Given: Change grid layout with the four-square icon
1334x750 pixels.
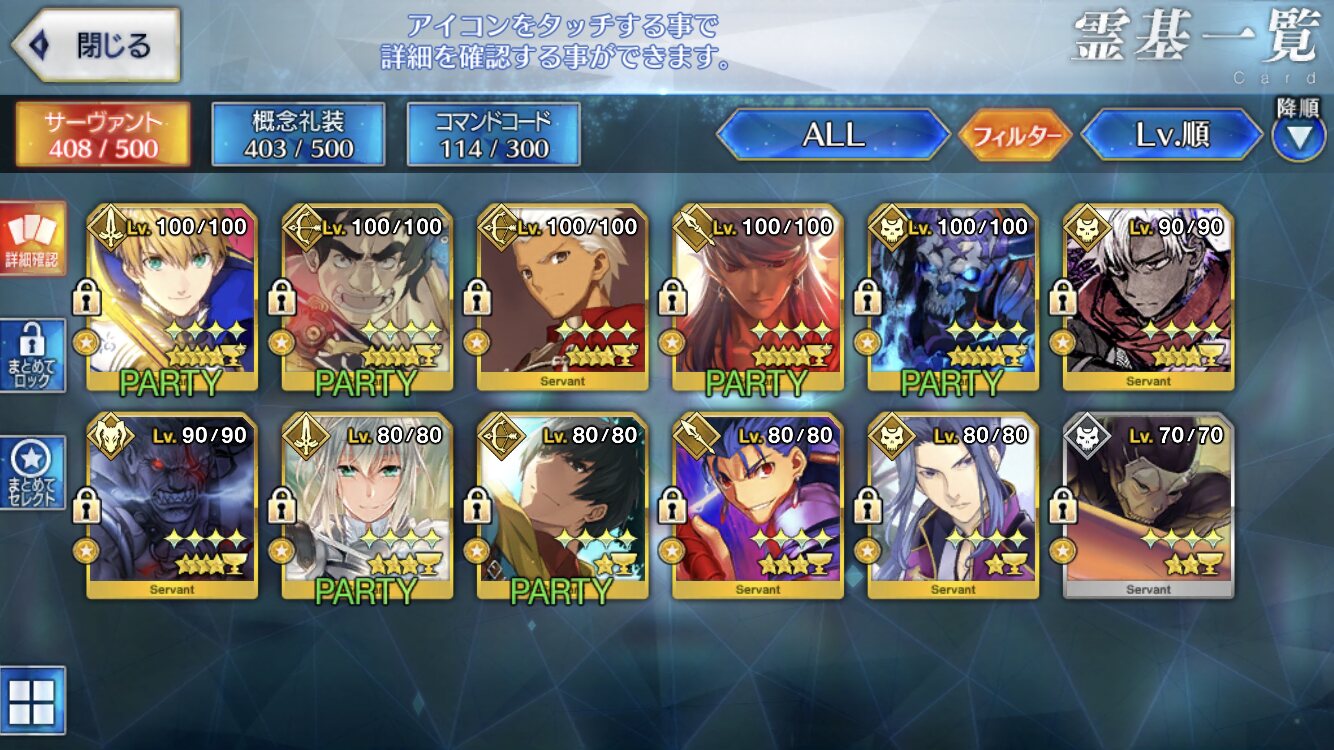Looking at the screenshot, I should point(32,700).
